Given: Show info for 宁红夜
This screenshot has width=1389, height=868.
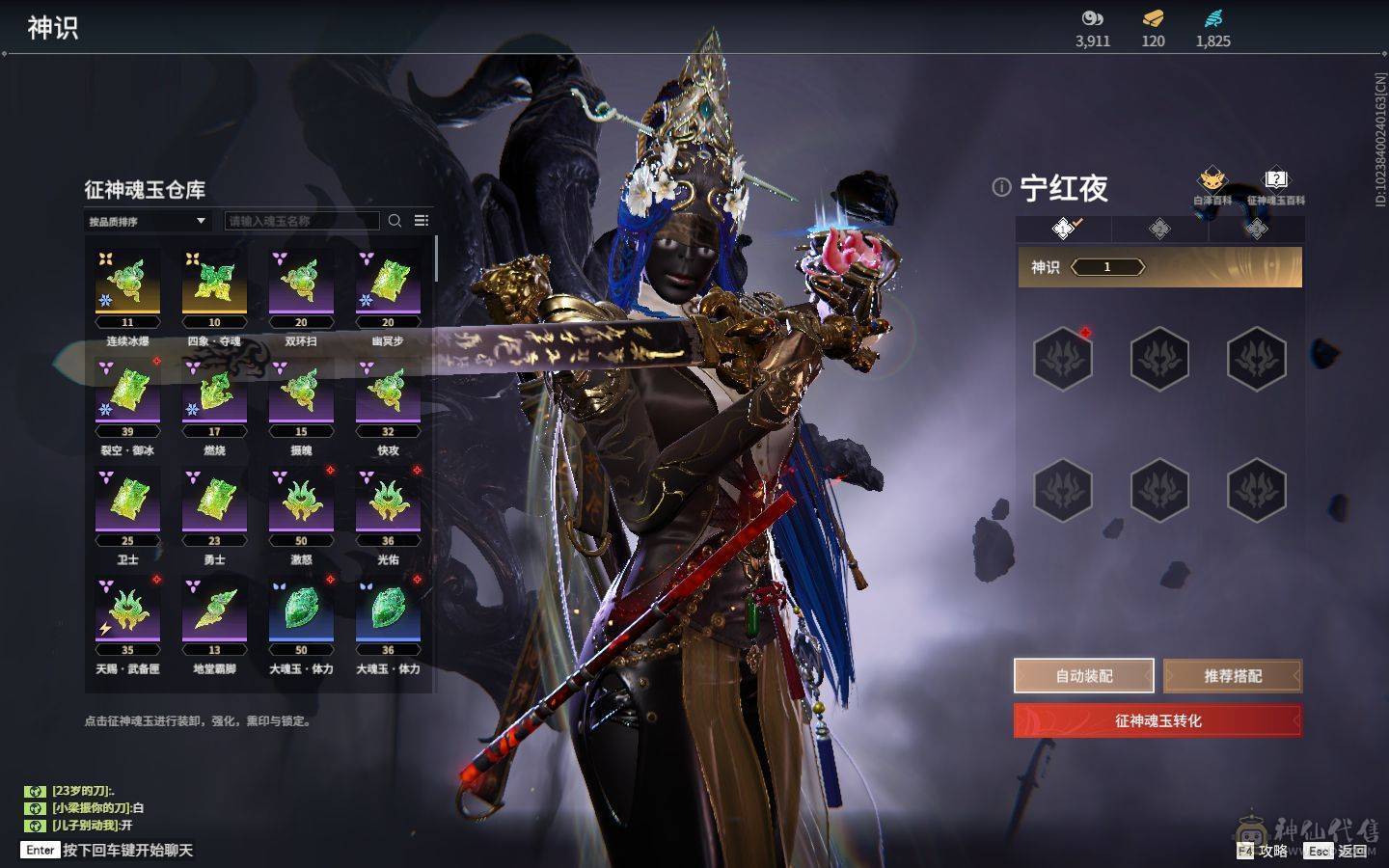Looking at the screenshot, I should click(1001, 187).
